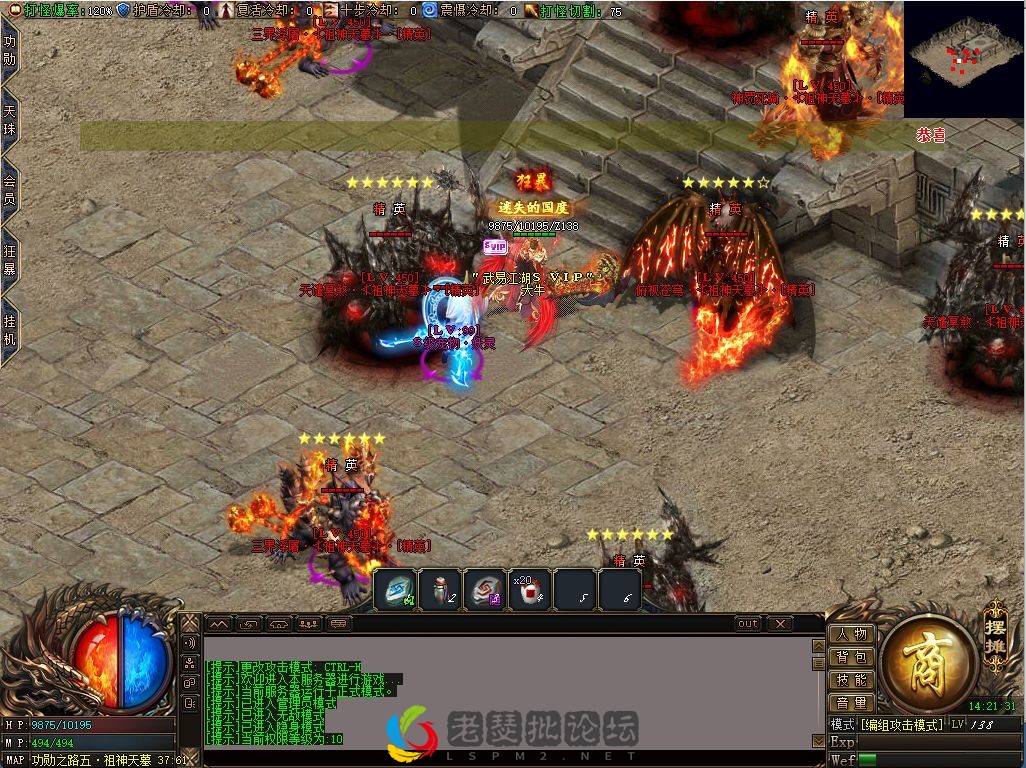Select the red-white swirl item in the hotbar
The image size is (1026, 768).
click(485, 590)
